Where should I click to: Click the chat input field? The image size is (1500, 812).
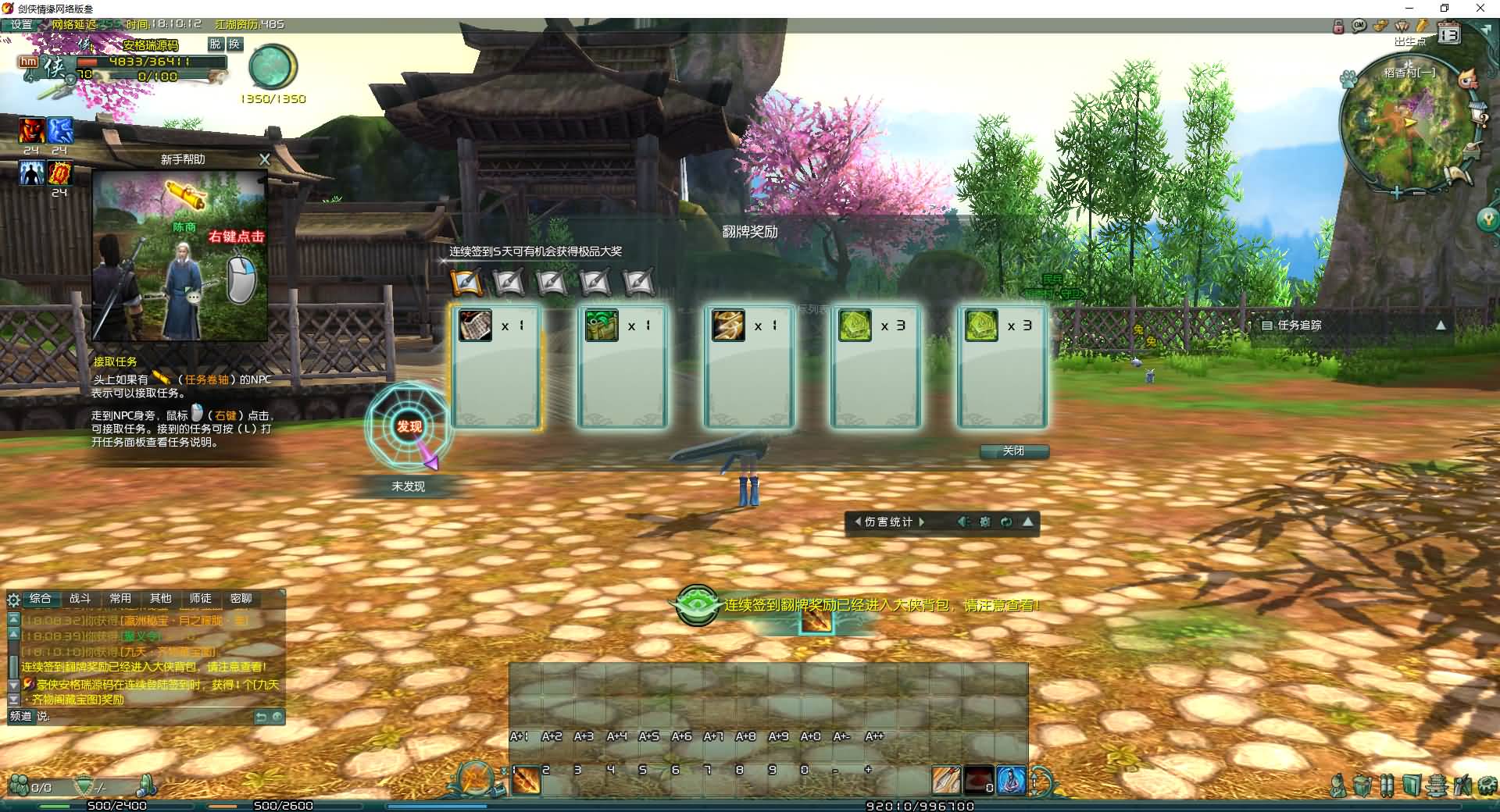(x=148, y=717)
